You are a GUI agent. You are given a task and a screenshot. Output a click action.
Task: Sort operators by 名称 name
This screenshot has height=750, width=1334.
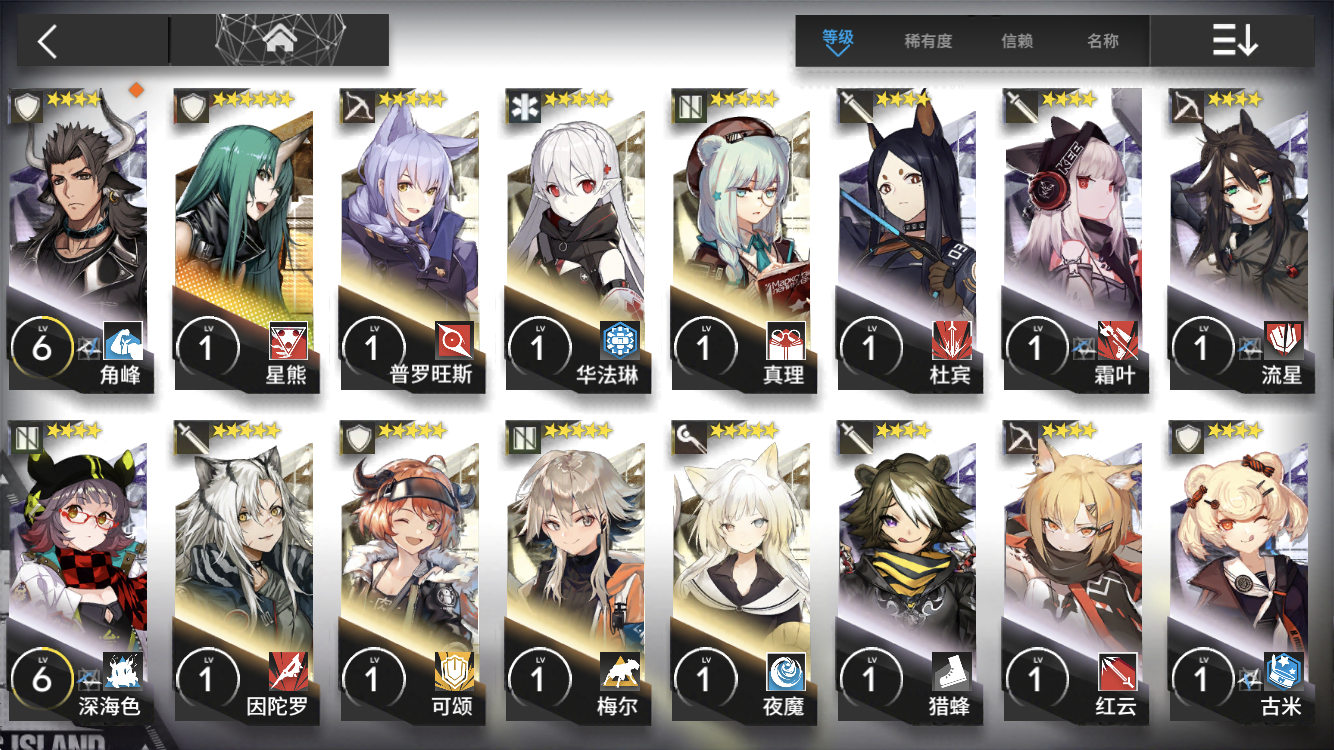1103,41
